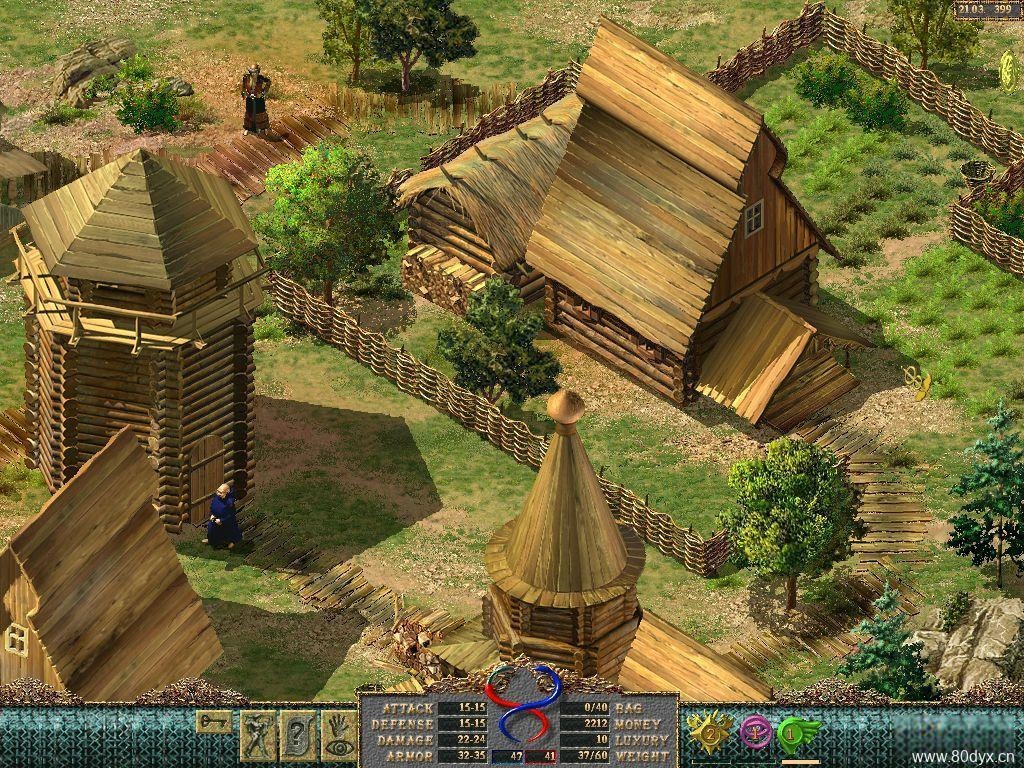
Task: Open the question mark scroll
Action: [x=298, y=735]
